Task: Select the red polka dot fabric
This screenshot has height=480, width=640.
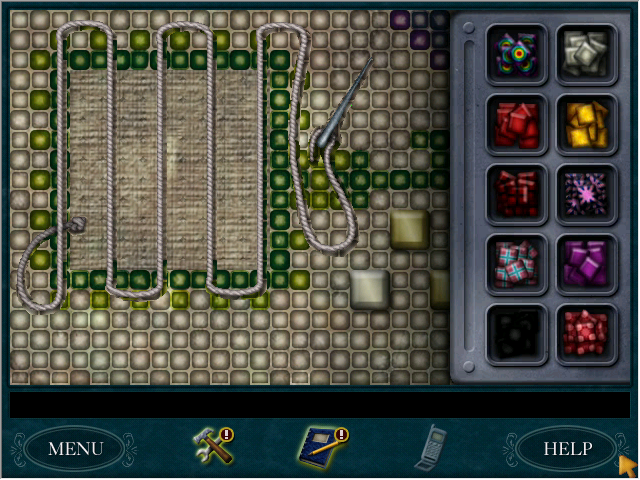Action: click(x=585, y=333)
